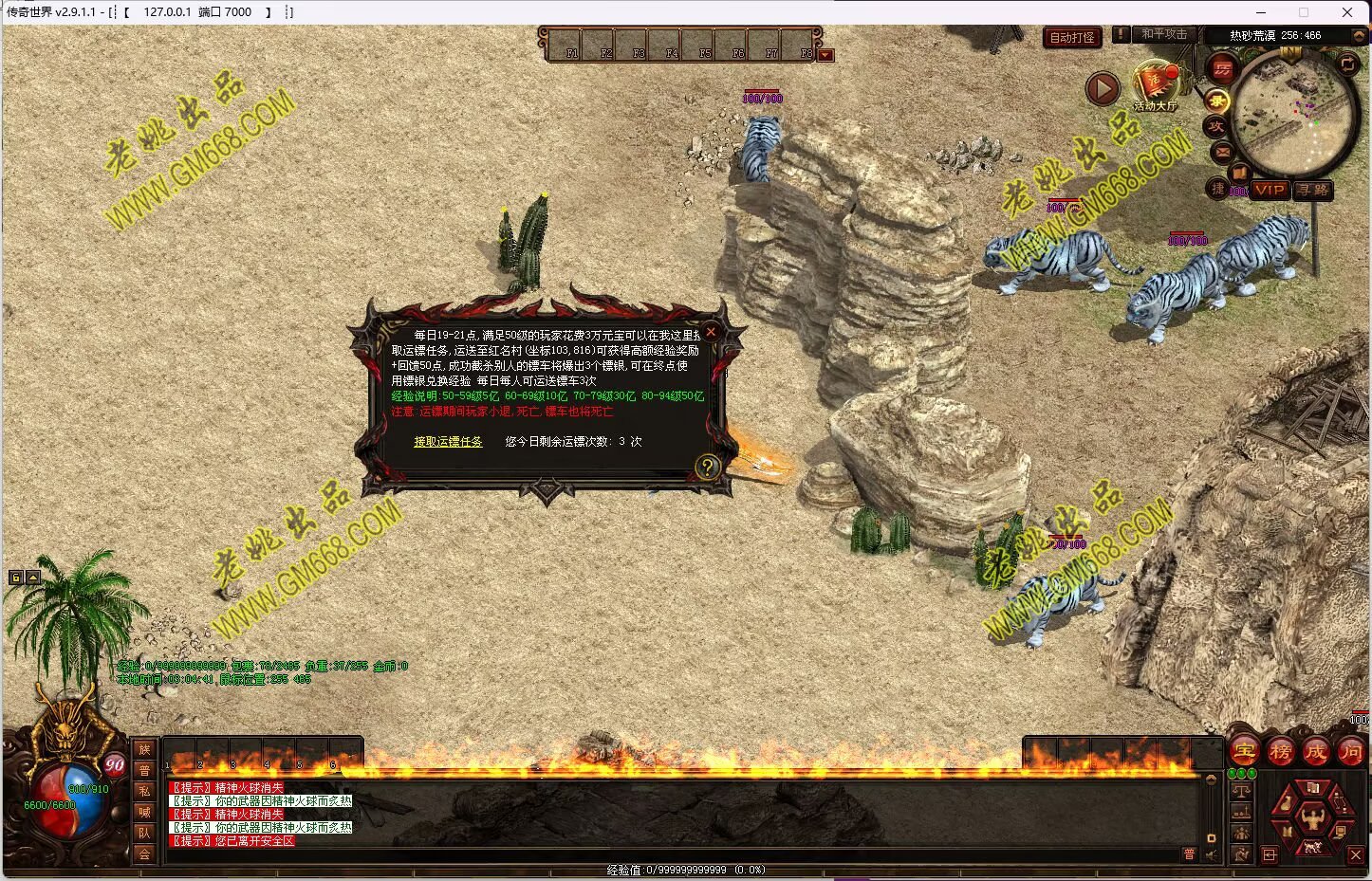Open the 宝 treasure shop button
This screenshot has height=881, width=1372.
1244,752
